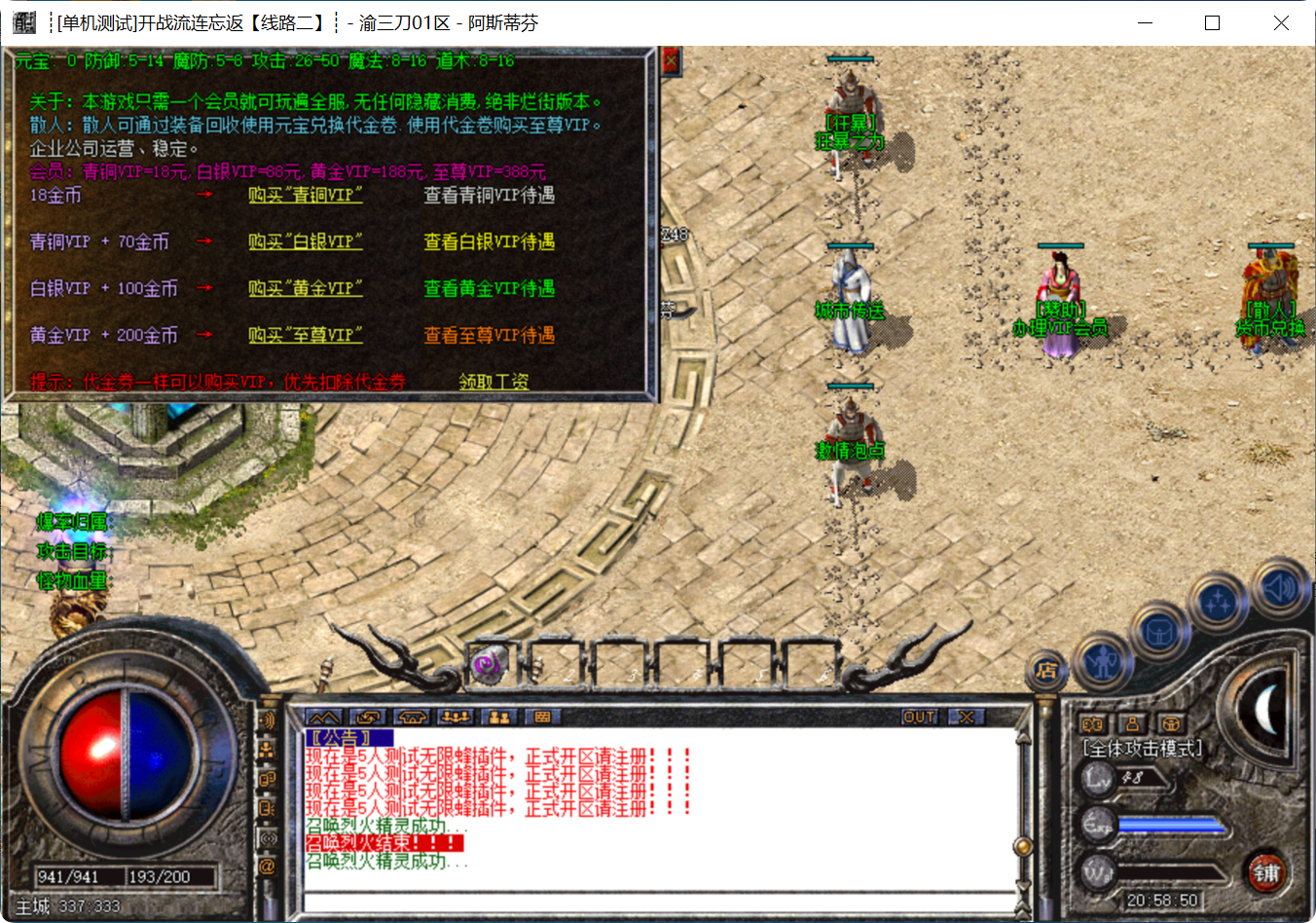Screen dimensions: 1316x923
Task: Open the 店 shop icon above the minimap button
Action: coord(1047,672)
